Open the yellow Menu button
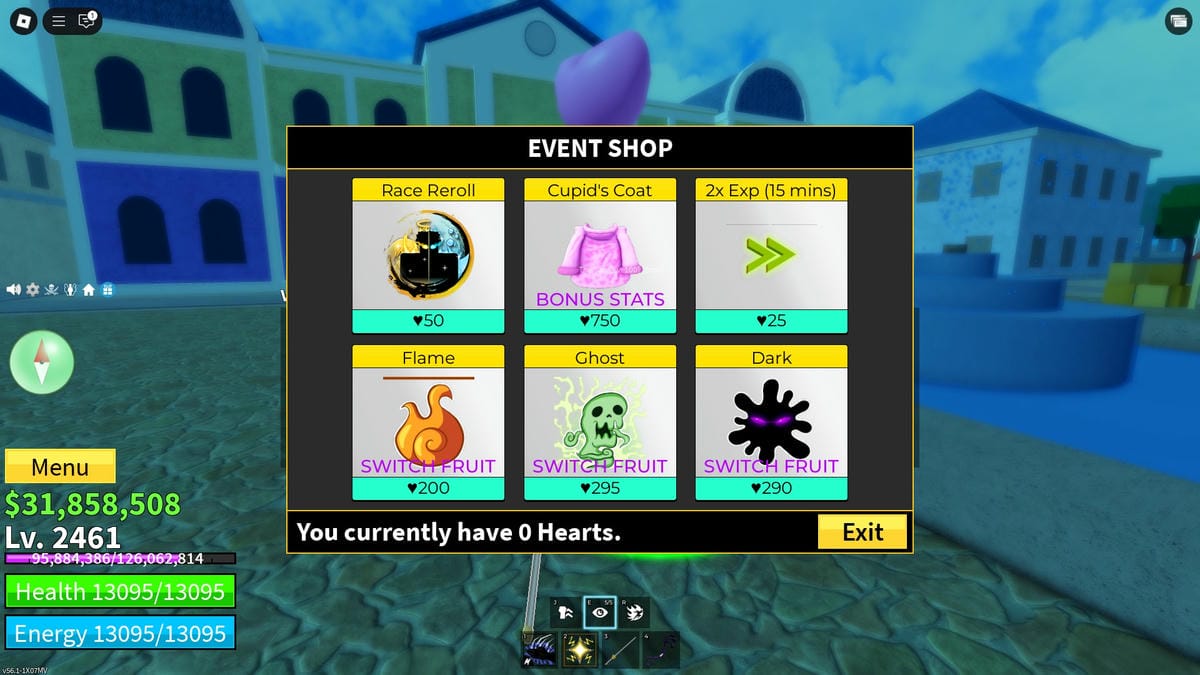Viewport: 1200px width, 675px height. click(60, 467)
